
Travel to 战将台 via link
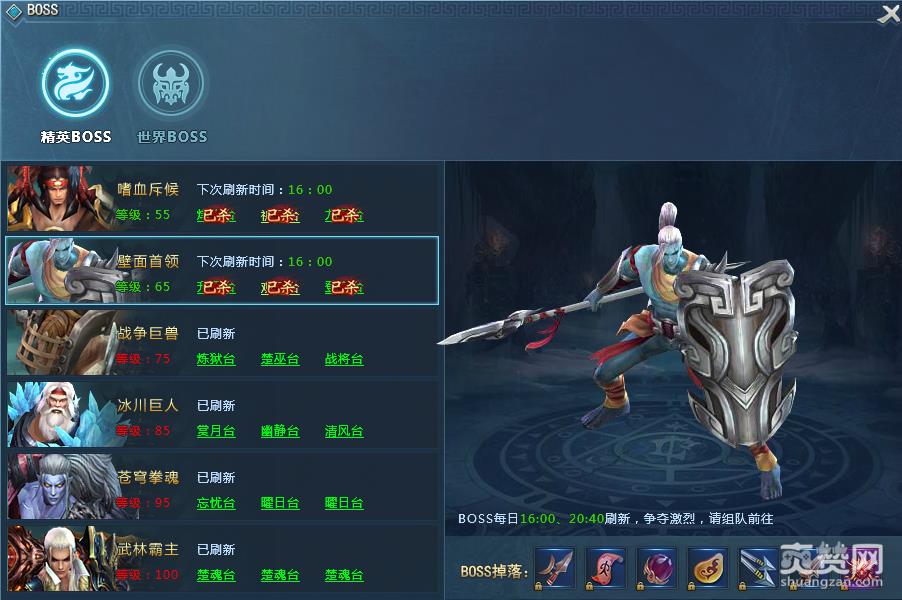click(344, 359)
